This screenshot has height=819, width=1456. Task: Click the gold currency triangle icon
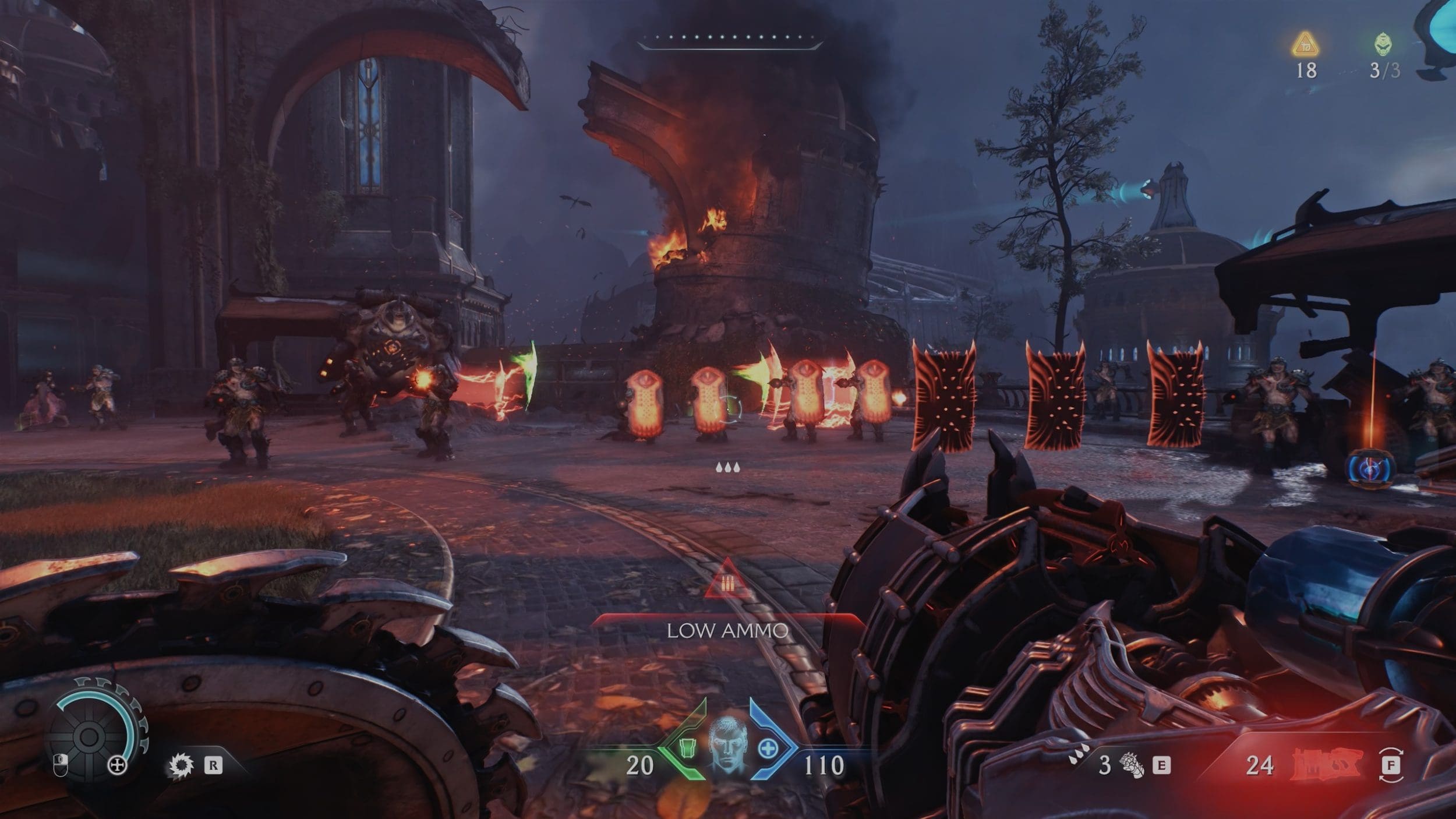pyautogui.click(x=1305, y=44)
